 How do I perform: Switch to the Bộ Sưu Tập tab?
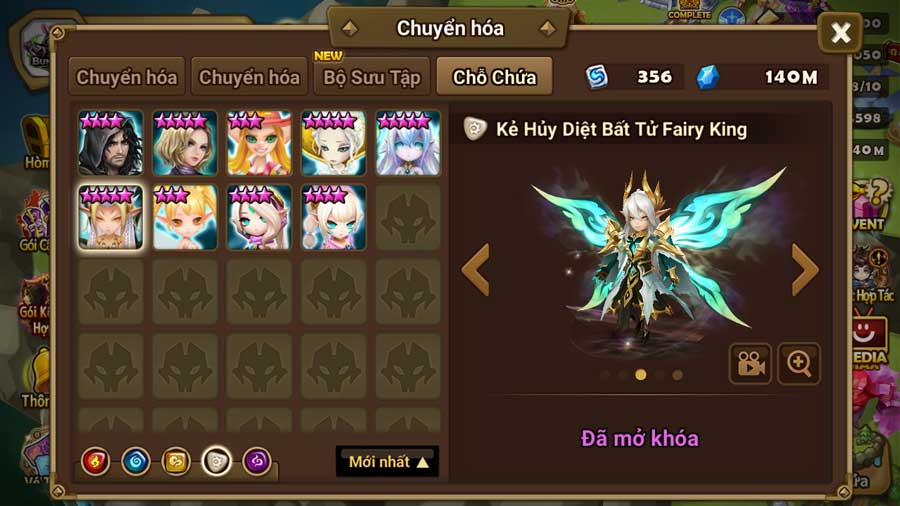(x=371, y=77)
